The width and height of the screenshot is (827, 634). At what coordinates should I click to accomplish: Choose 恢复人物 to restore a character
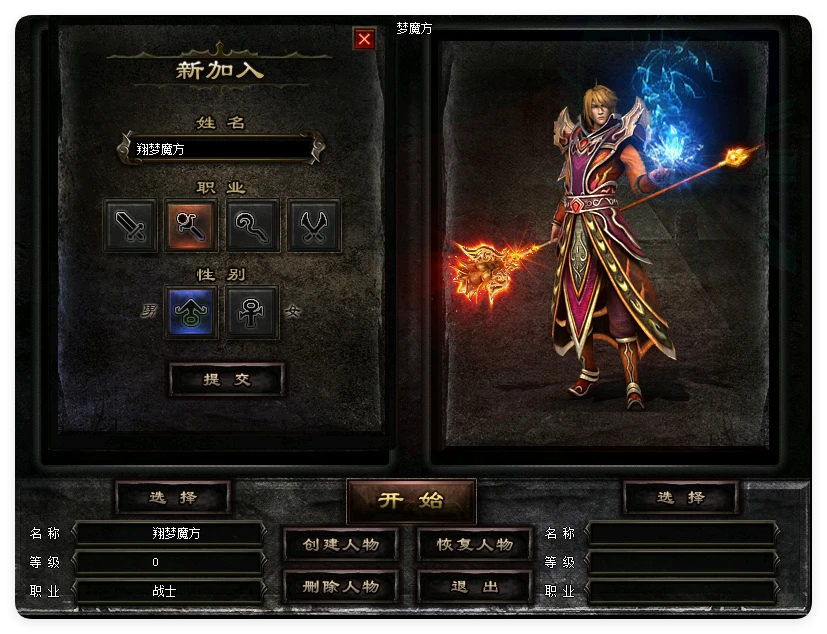(474, 544)
